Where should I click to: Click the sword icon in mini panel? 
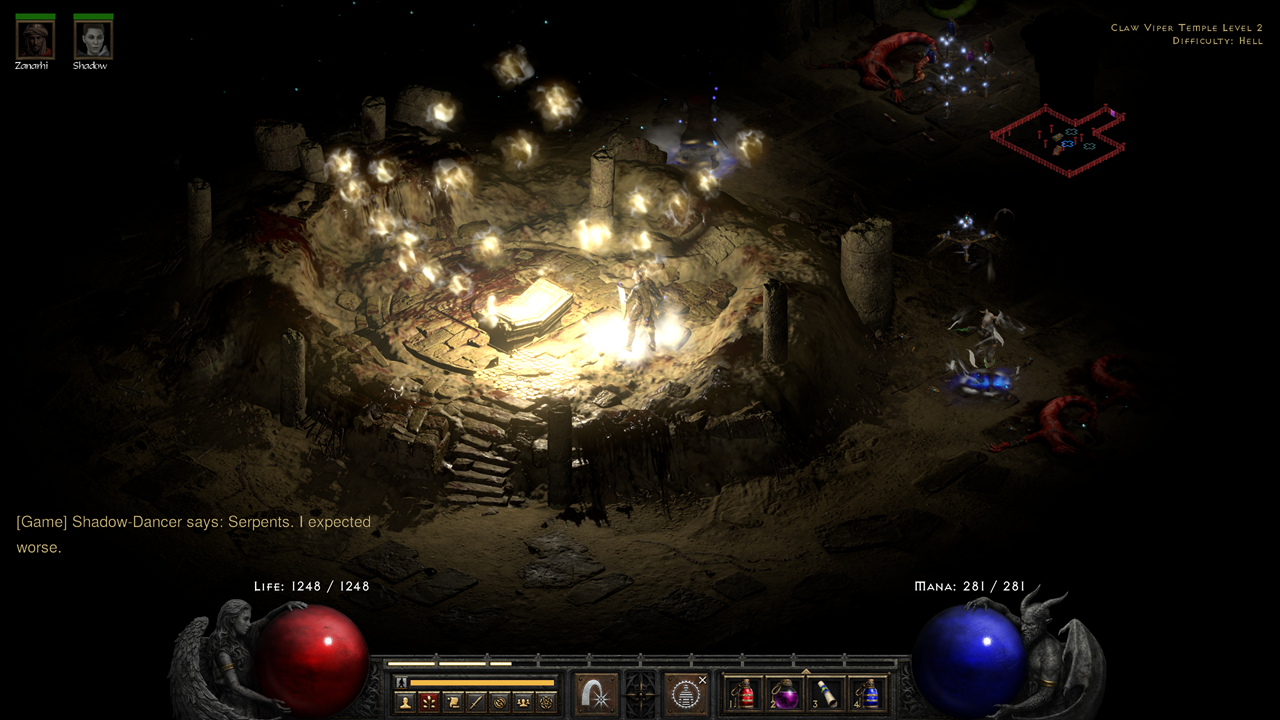click(475, 702)
